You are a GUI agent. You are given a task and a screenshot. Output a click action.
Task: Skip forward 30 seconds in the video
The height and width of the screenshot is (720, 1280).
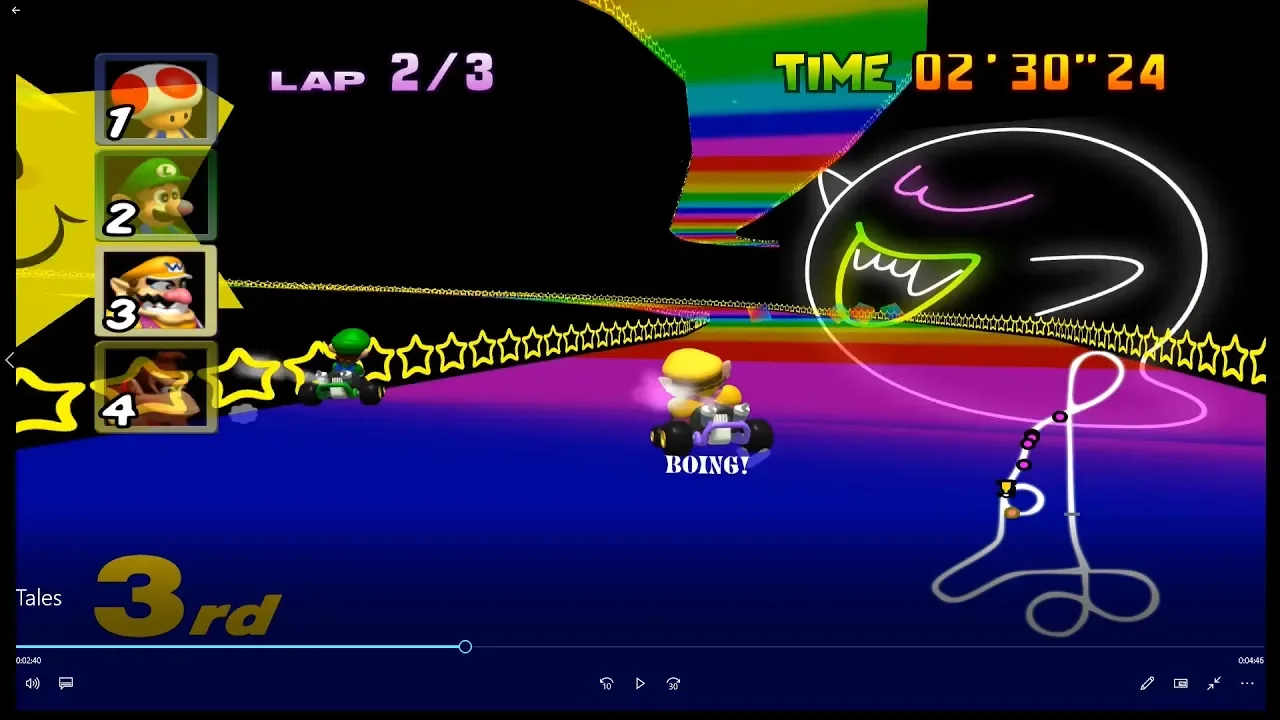[673, 684]
